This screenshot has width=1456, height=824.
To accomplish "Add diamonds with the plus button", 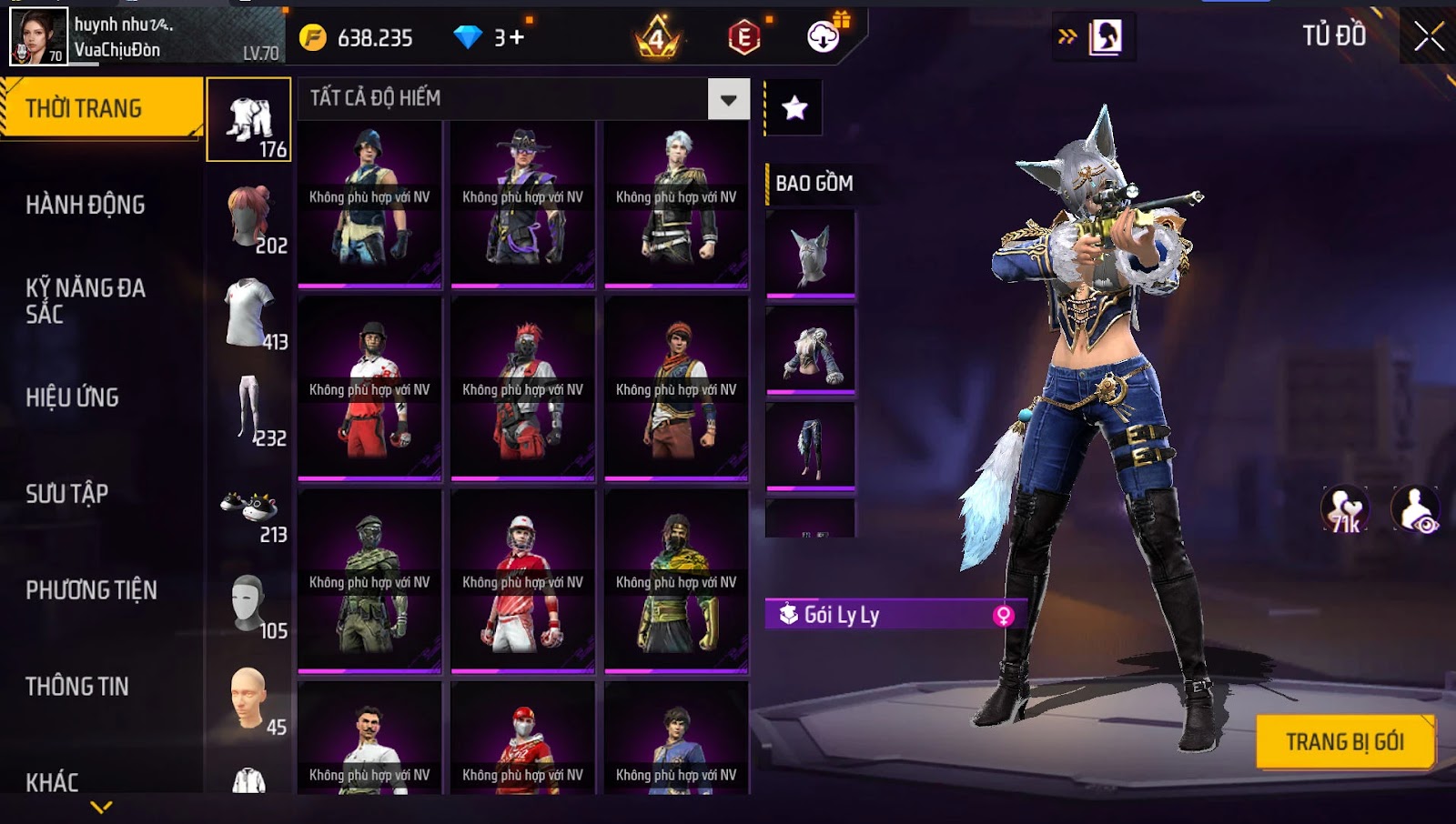I will point(517,37).
